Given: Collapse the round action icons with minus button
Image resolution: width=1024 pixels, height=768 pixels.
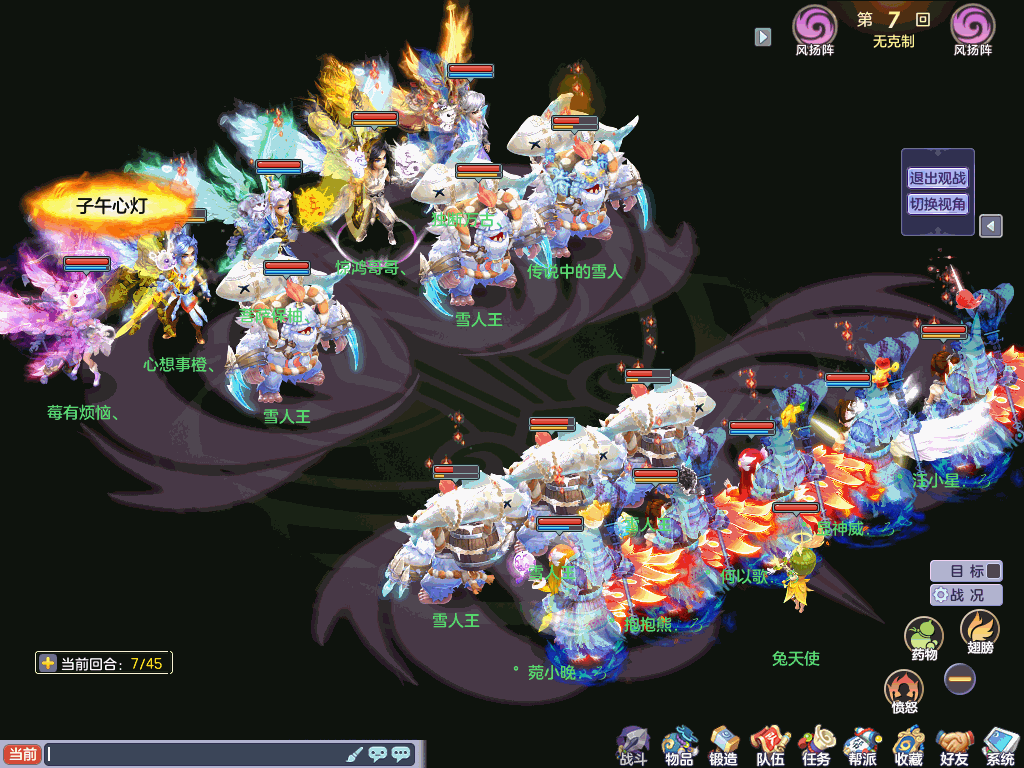Looking at the screenshot, I should (x=960, y=679).
